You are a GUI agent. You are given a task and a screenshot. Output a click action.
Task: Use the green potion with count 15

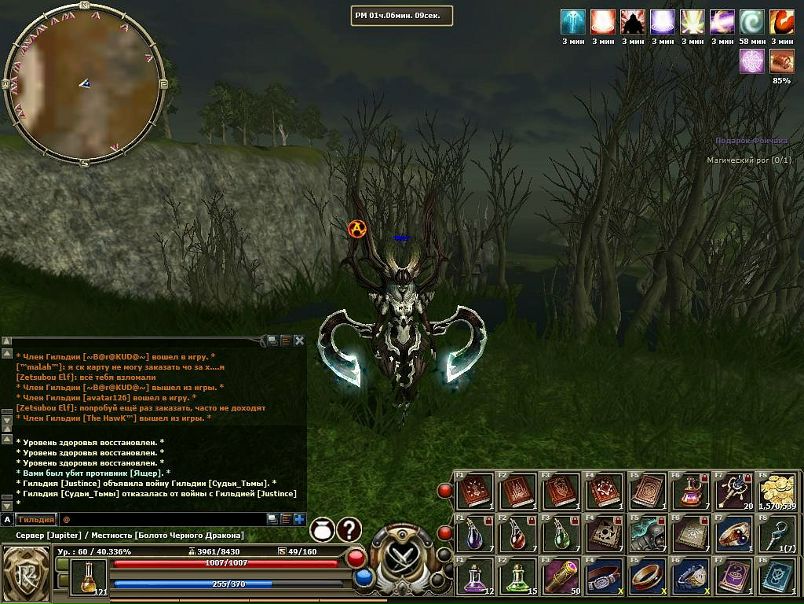pyautogui.click(x=517, y=577)
